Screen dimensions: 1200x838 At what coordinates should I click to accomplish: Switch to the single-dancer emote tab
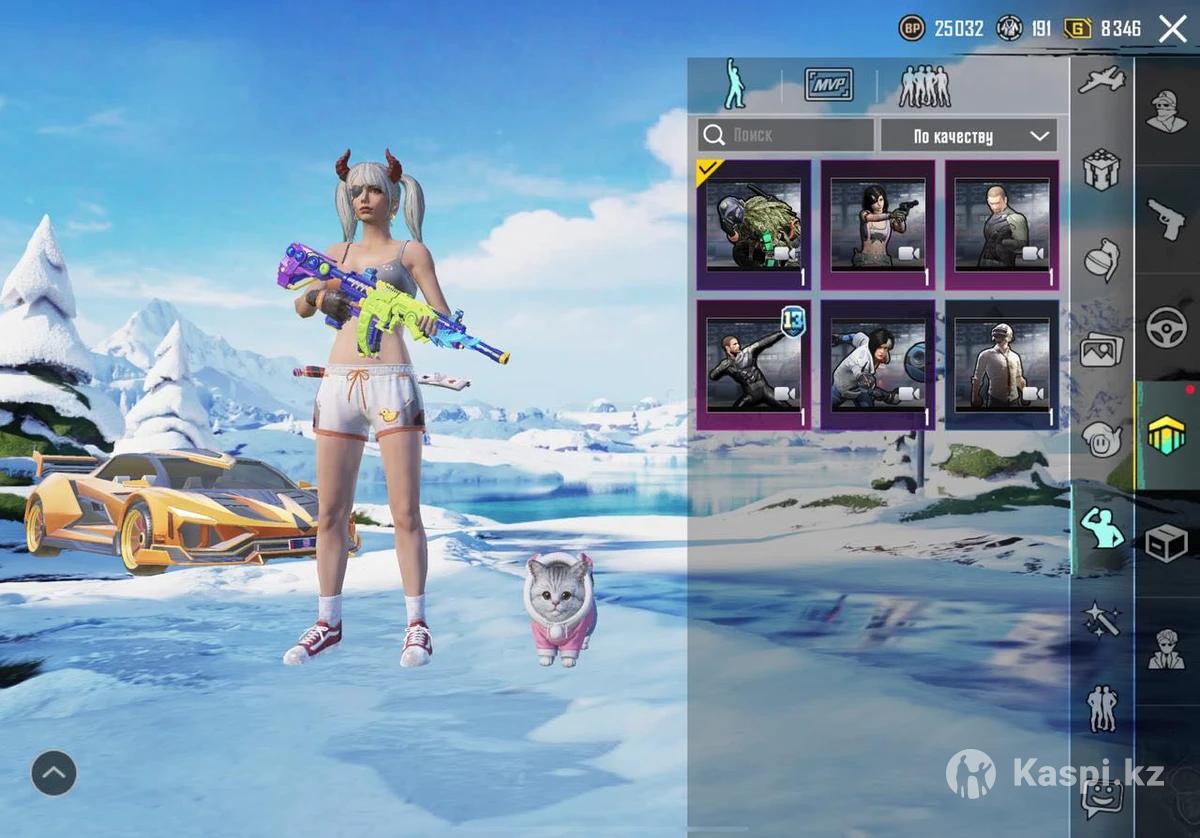coord(735,85)
